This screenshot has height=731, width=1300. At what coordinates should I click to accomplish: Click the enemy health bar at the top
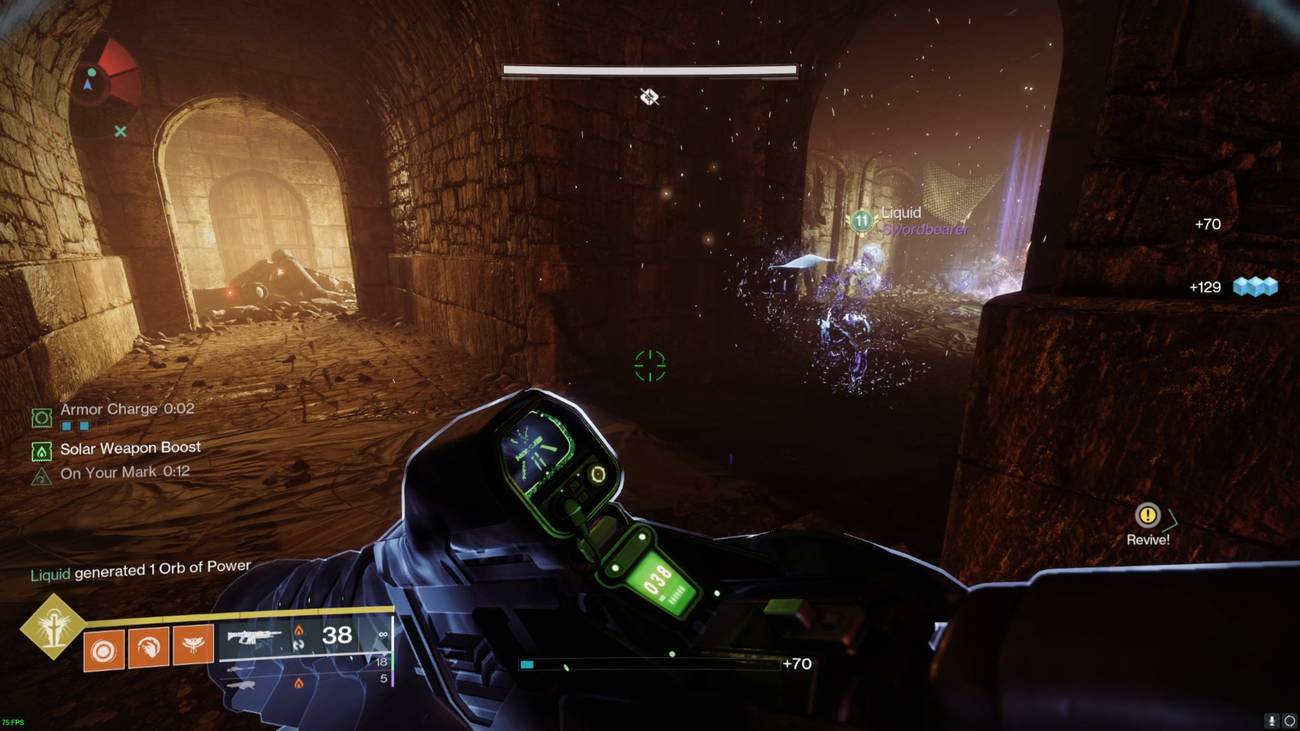click(649, 70)
